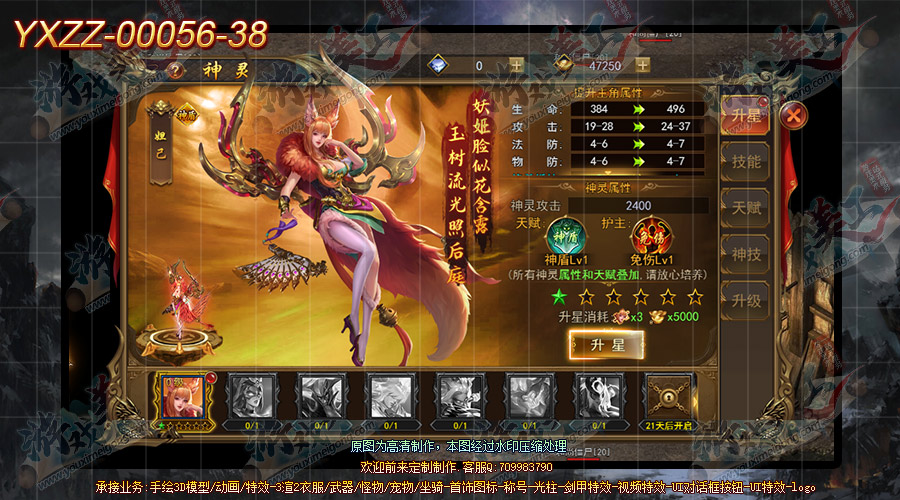
Task: View the 免伤Lv1 guardian icon
Action: pos(650,241)
